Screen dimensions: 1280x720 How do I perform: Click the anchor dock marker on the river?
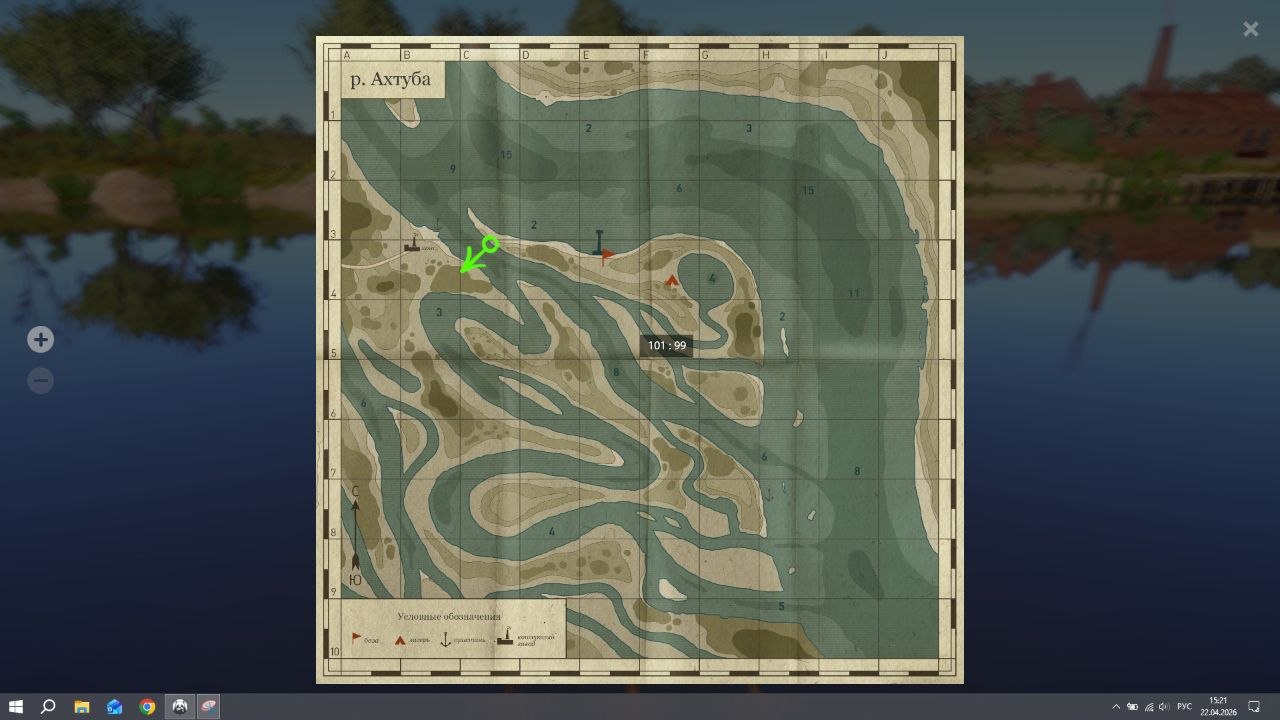(597, 238)
